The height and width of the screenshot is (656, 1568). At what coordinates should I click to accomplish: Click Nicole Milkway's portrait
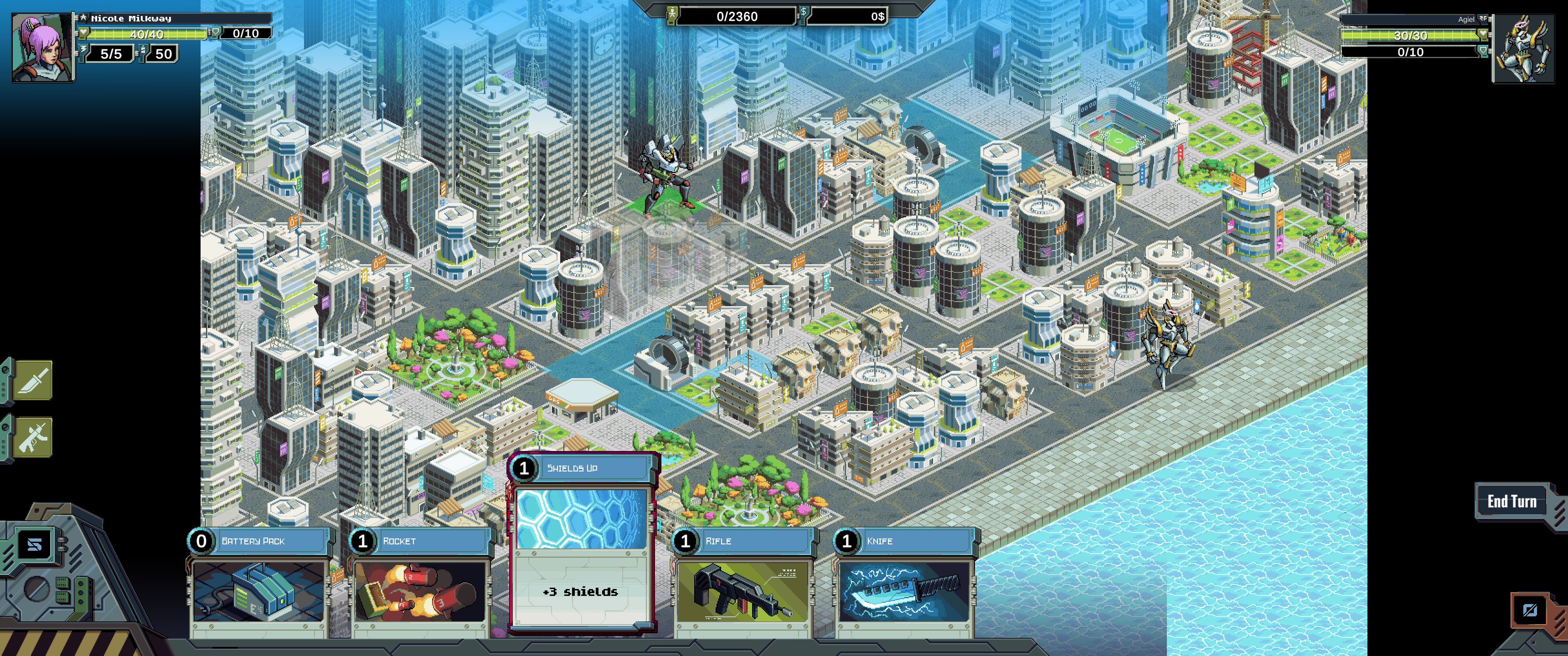[42, 48]
